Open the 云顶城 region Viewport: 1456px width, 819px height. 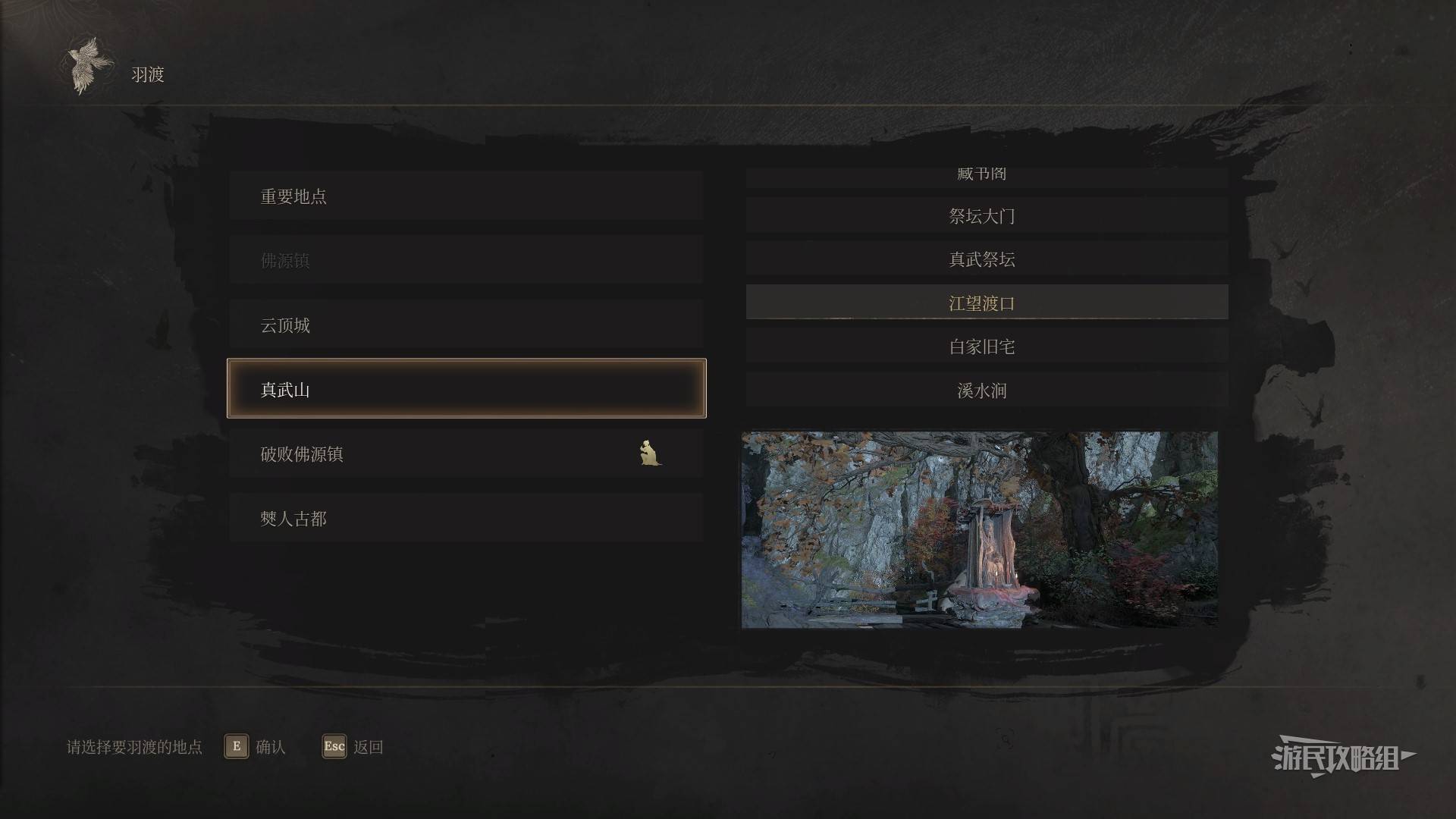click(466, 325)
